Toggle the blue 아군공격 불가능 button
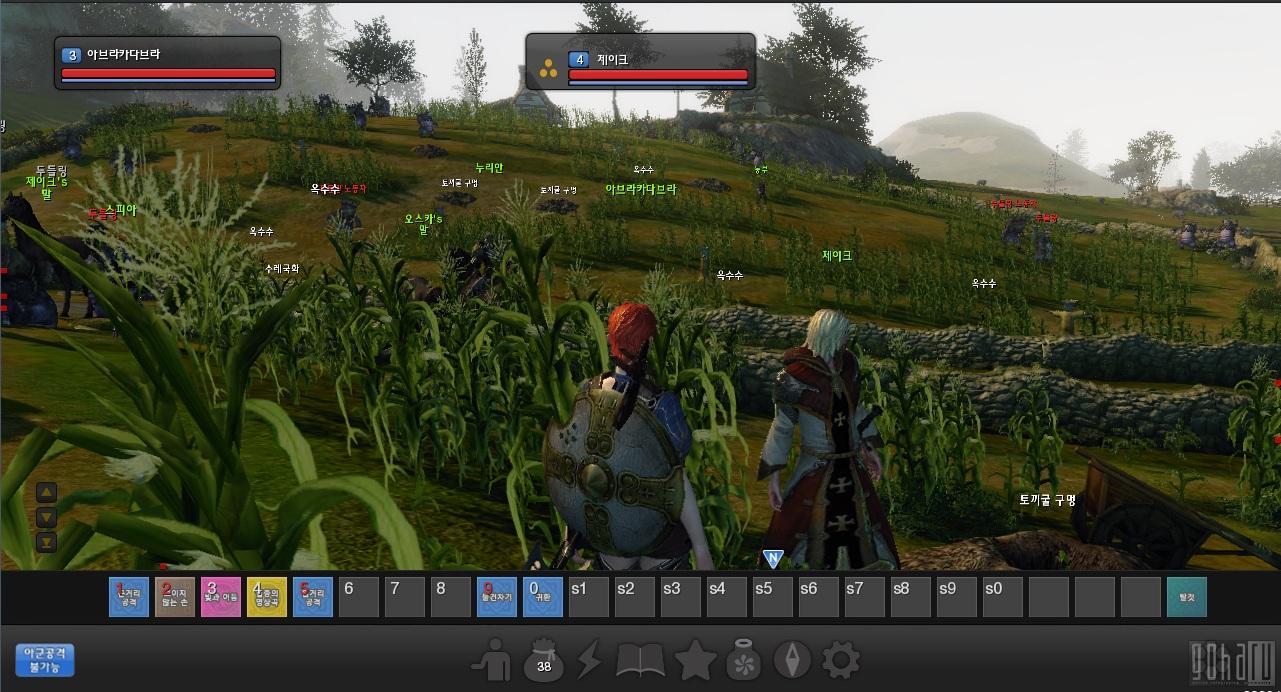1281x692 pixels. click(45, 660)
